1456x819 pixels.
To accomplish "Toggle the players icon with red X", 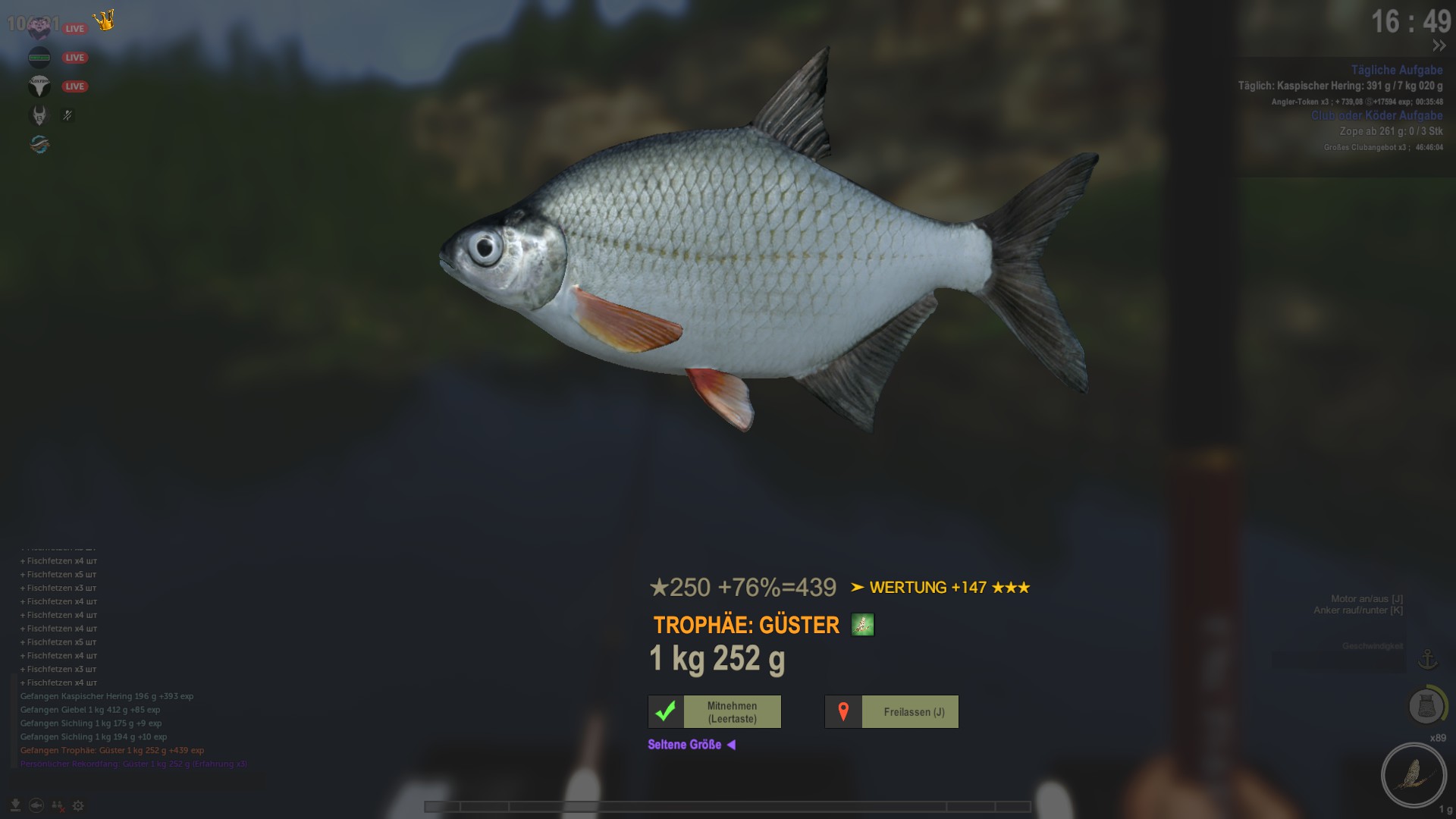I will point(58,805).
